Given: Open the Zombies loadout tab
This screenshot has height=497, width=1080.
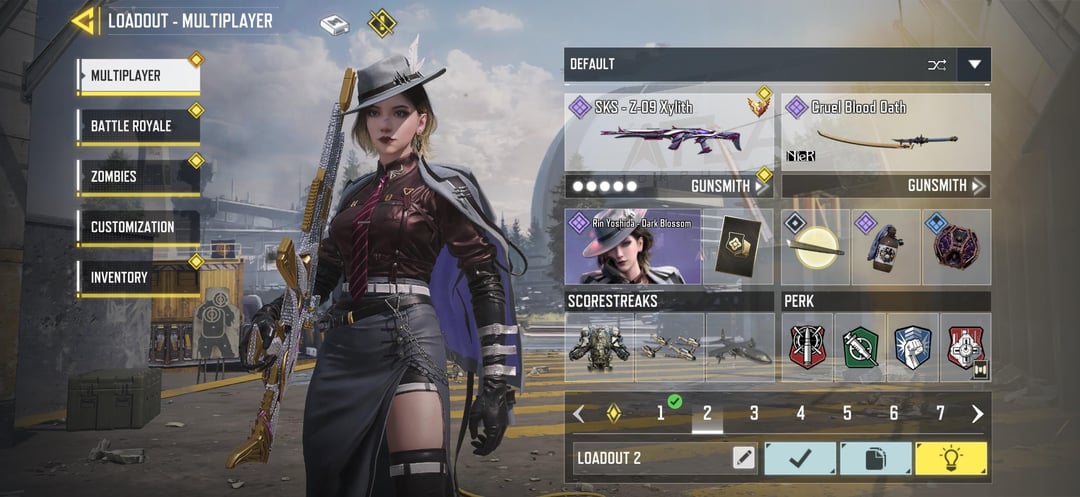Looking at the screenshot, I should tap(138, 177).
